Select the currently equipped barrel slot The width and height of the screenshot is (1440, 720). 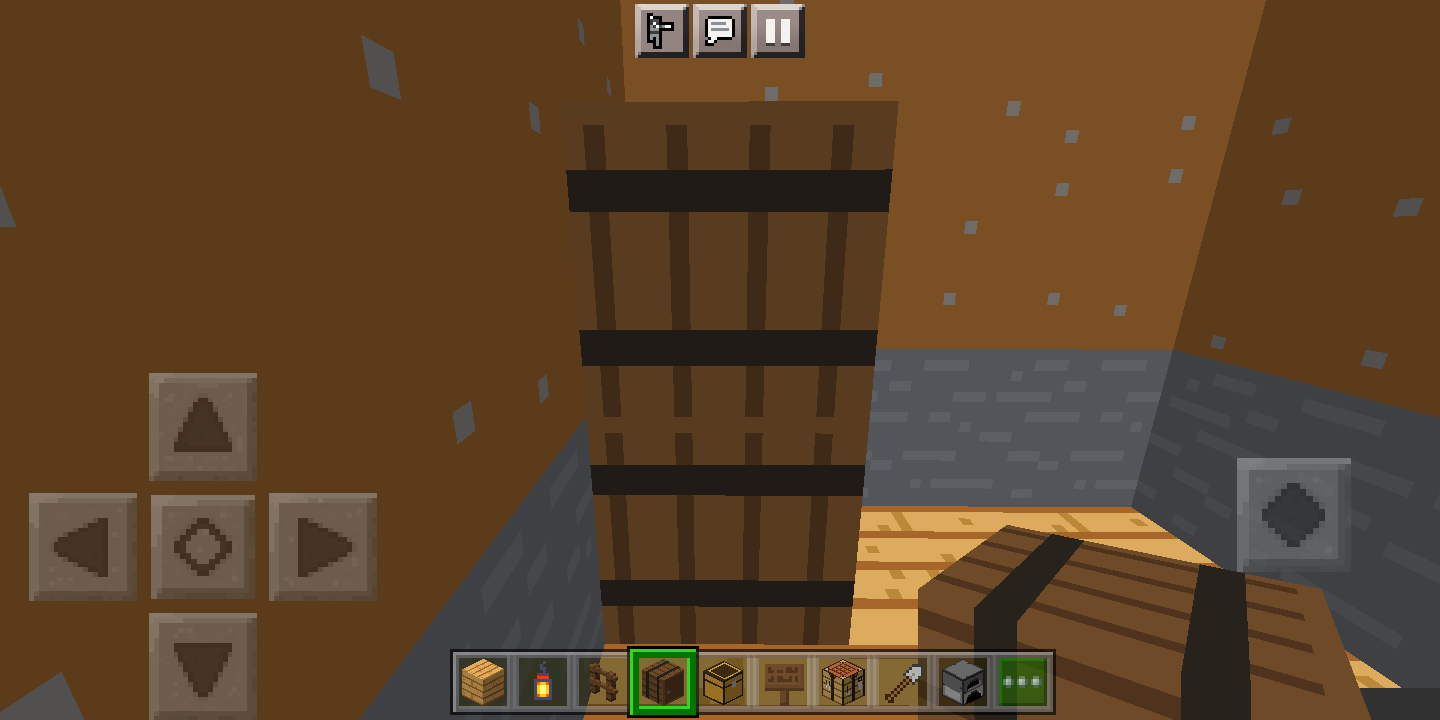coord(663,681)
